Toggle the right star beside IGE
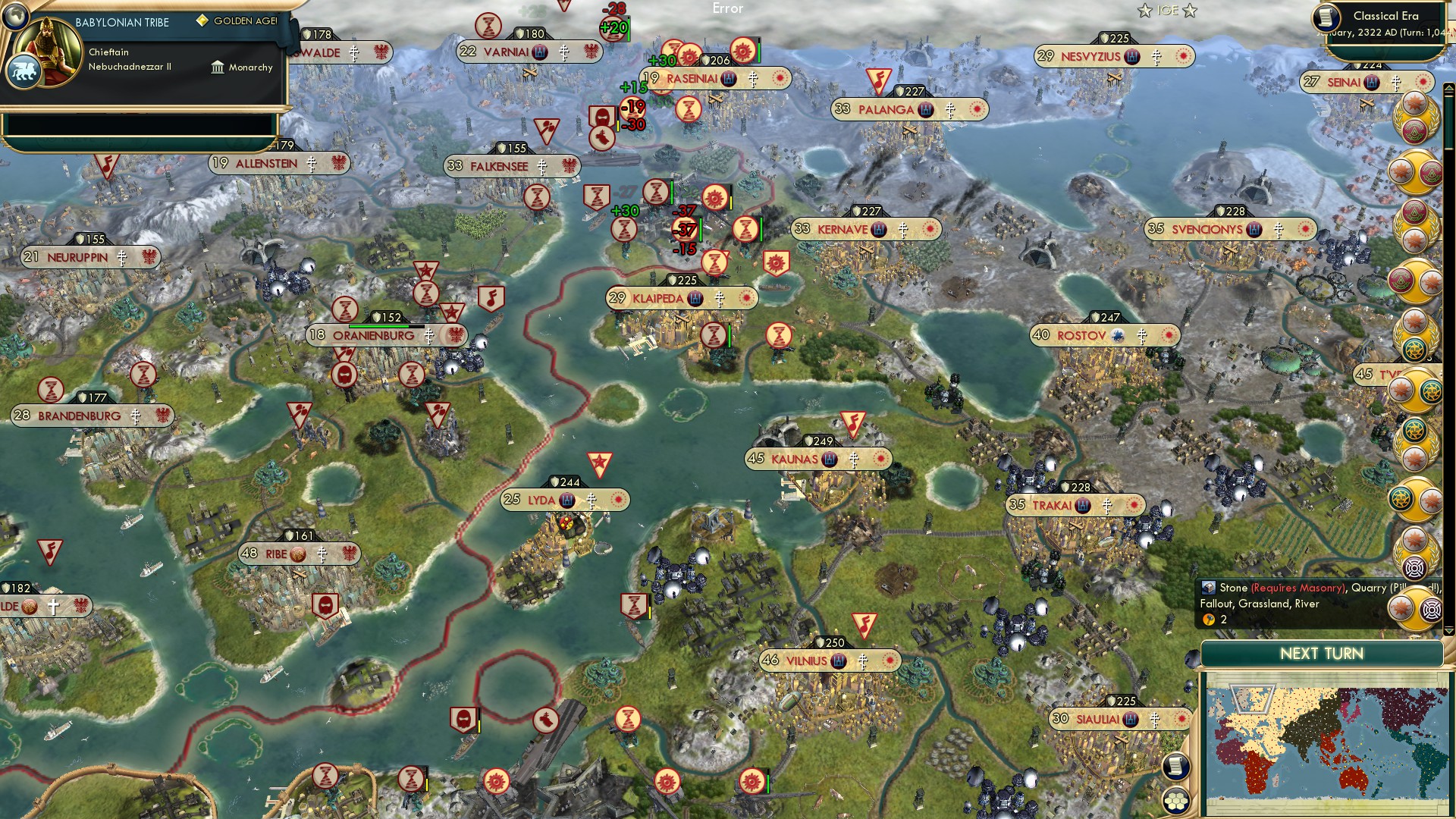Screen dimensions: 1456x819 click(1189, 11)
